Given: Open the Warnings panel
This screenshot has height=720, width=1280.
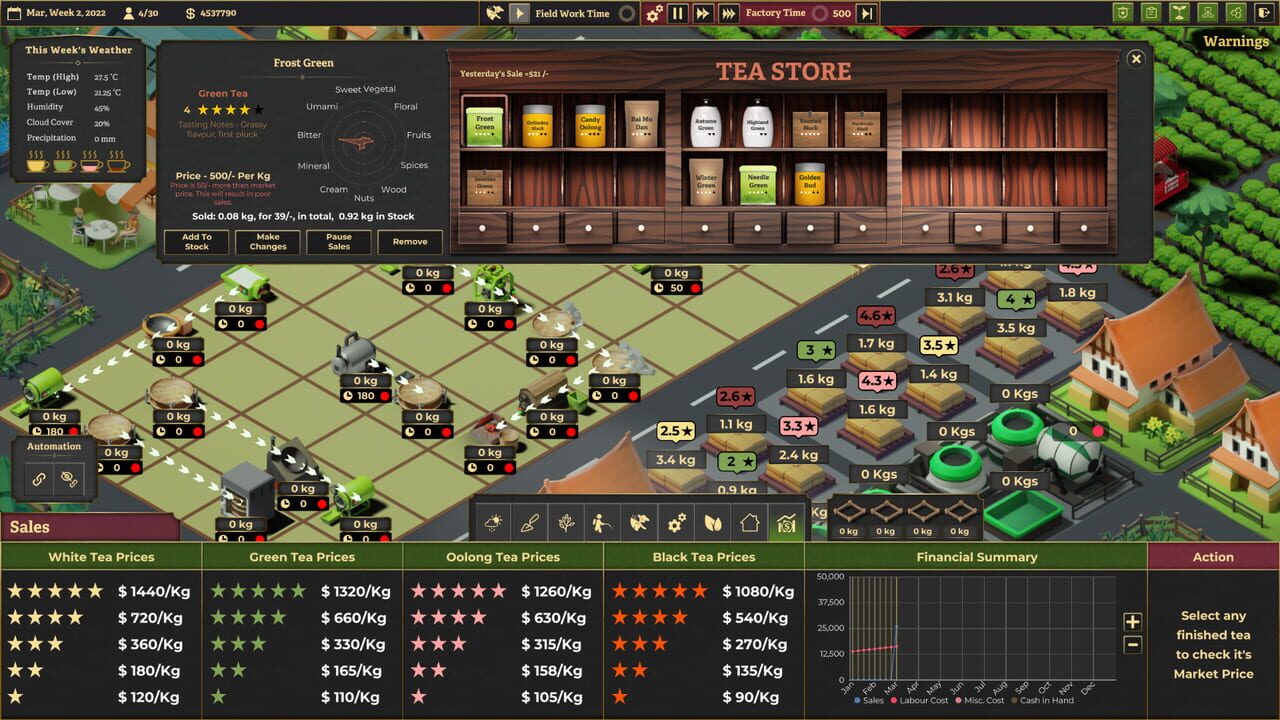Looking at the screenshot, I should click(1237, 41).
